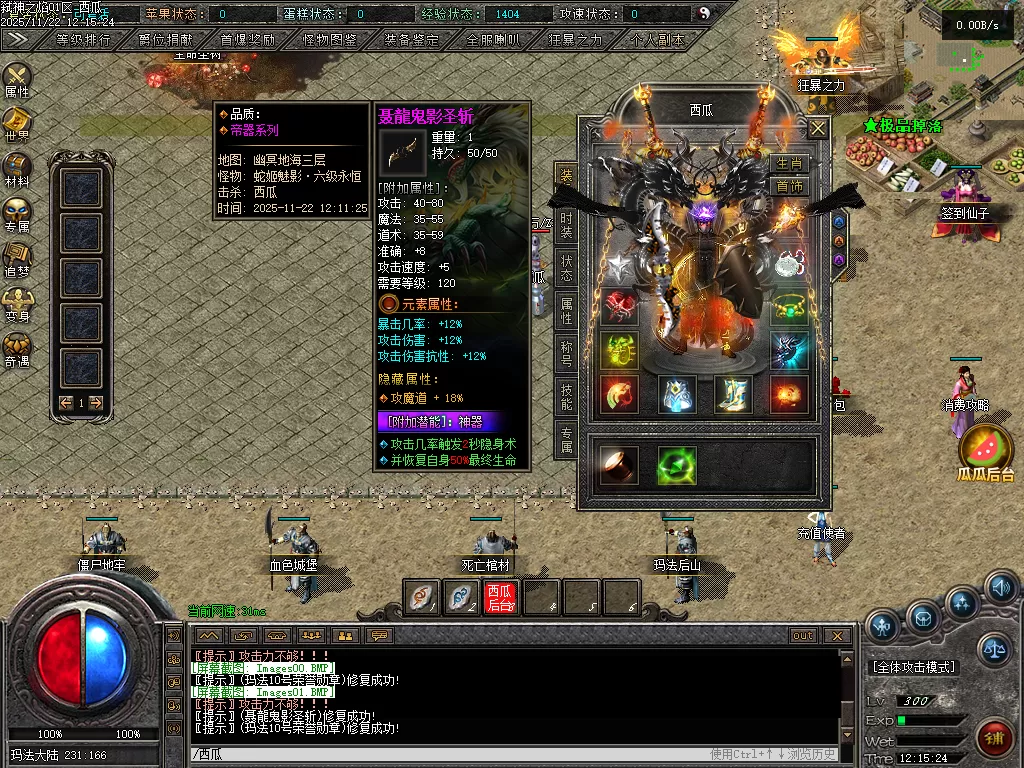Open the 瓜瓜后台 watermelon icon
Screen dimensions: 1024x768
coord(986,449)
